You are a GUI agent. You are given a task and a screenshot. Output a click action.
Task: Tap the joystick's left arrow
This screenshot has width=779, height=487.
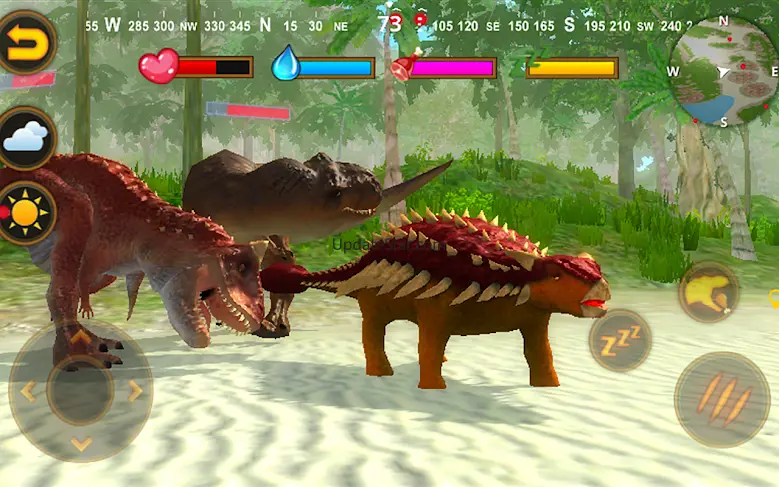pyautogui.click(x=27, y=391)
